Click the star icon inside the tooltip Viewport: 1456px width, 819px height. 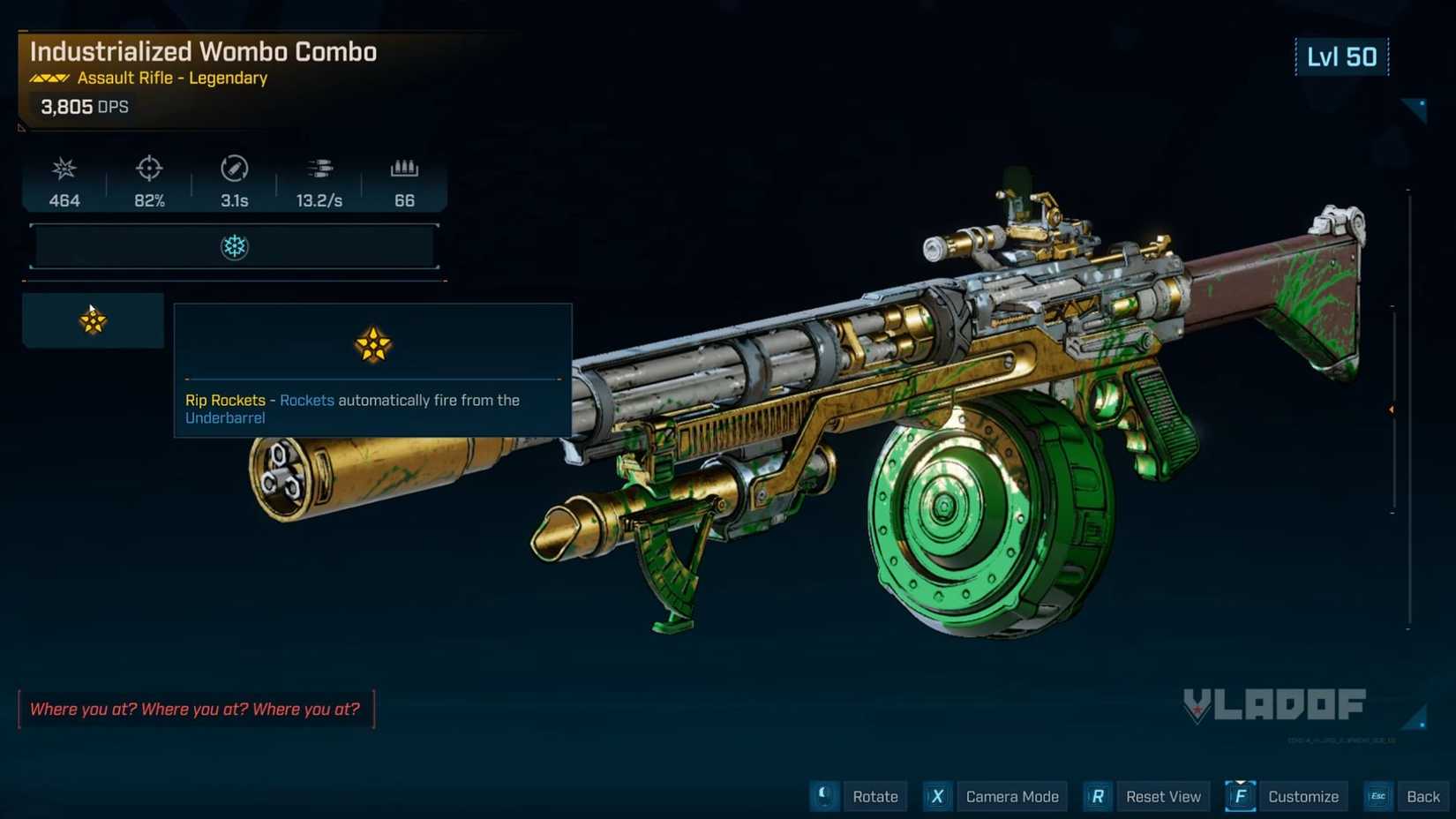click(x=372, y=345)
